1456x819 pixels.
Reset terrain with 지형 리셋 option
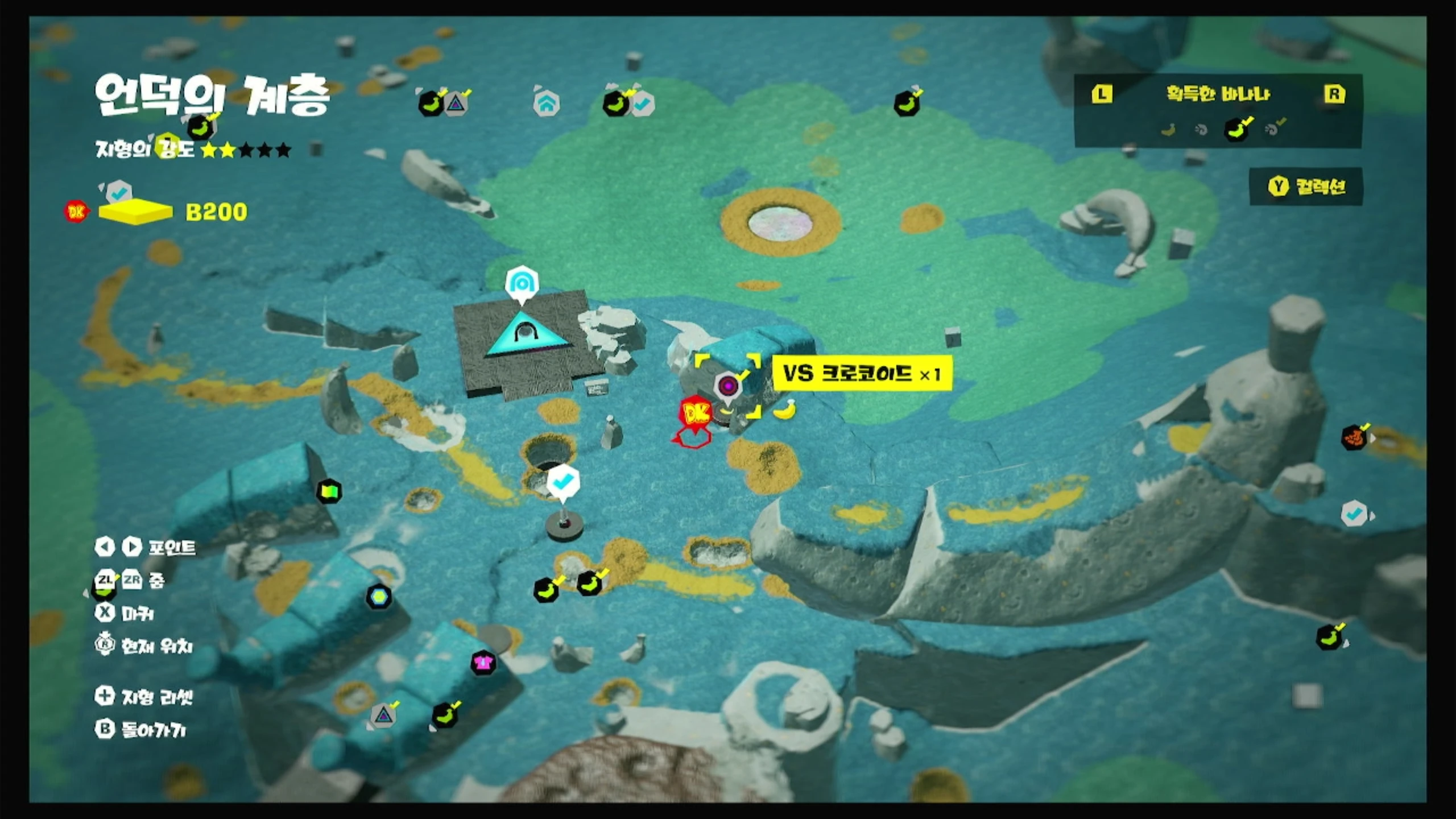pos(144,696)
